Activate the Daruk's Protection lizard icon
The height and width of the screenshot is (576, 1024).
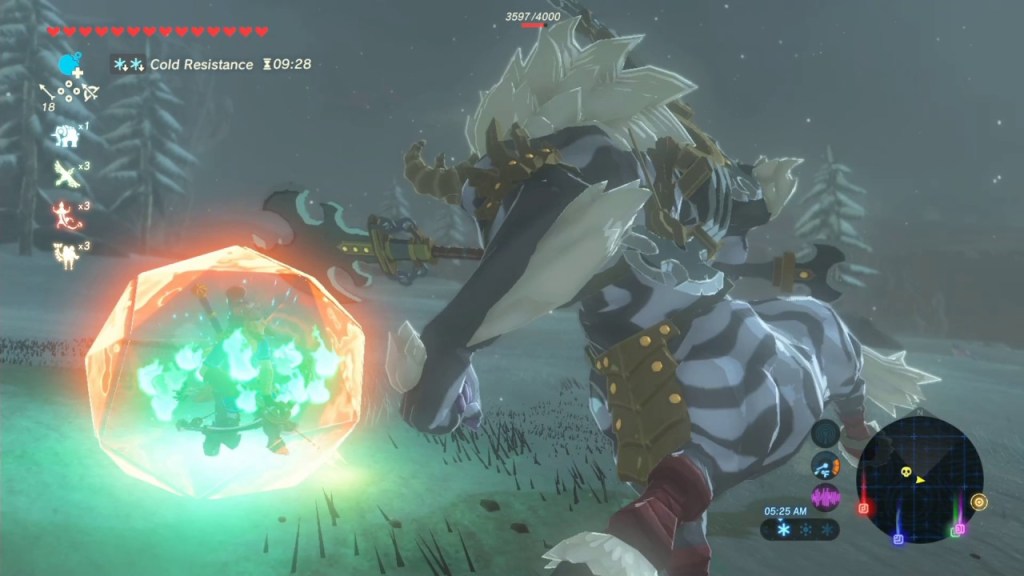tap(66, 214)
